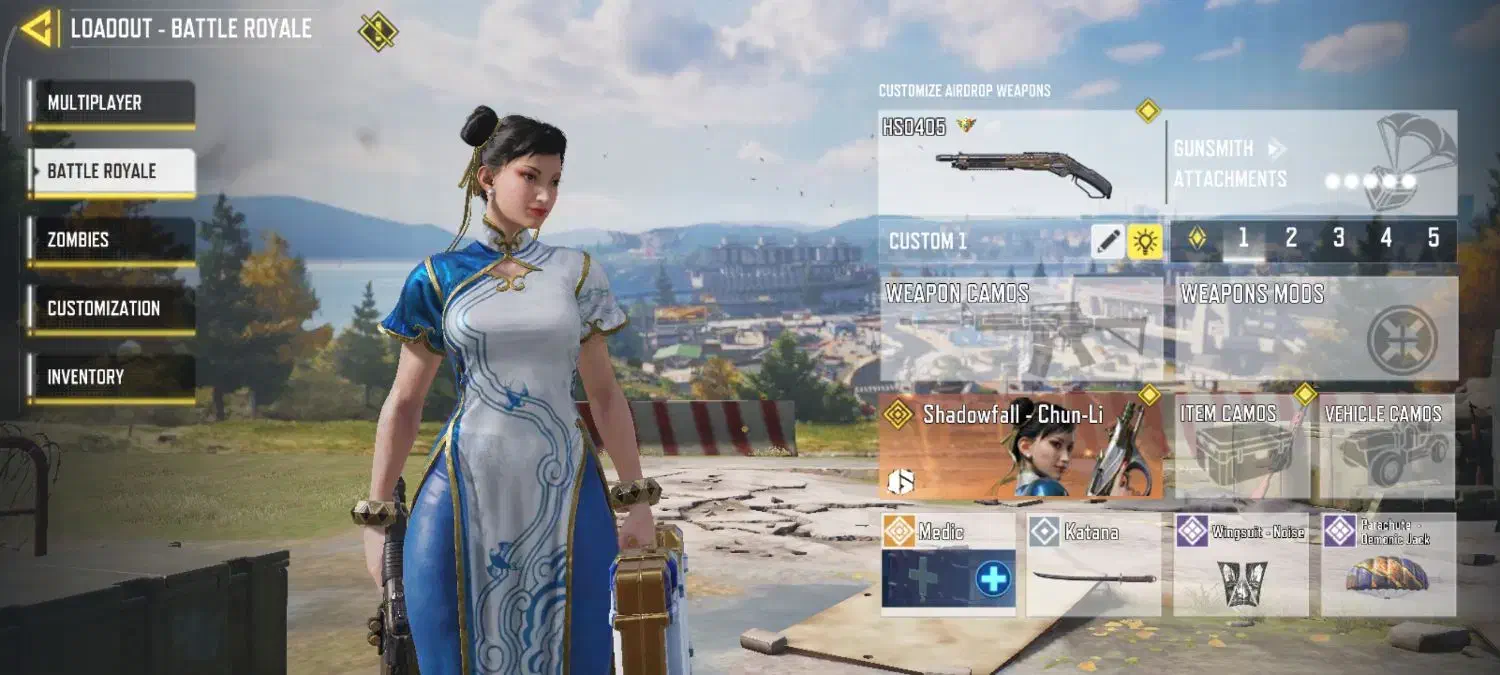Edit the Custom 1 loadout name
This screenshot has height=675, width=1500.
pos(1108,241)
